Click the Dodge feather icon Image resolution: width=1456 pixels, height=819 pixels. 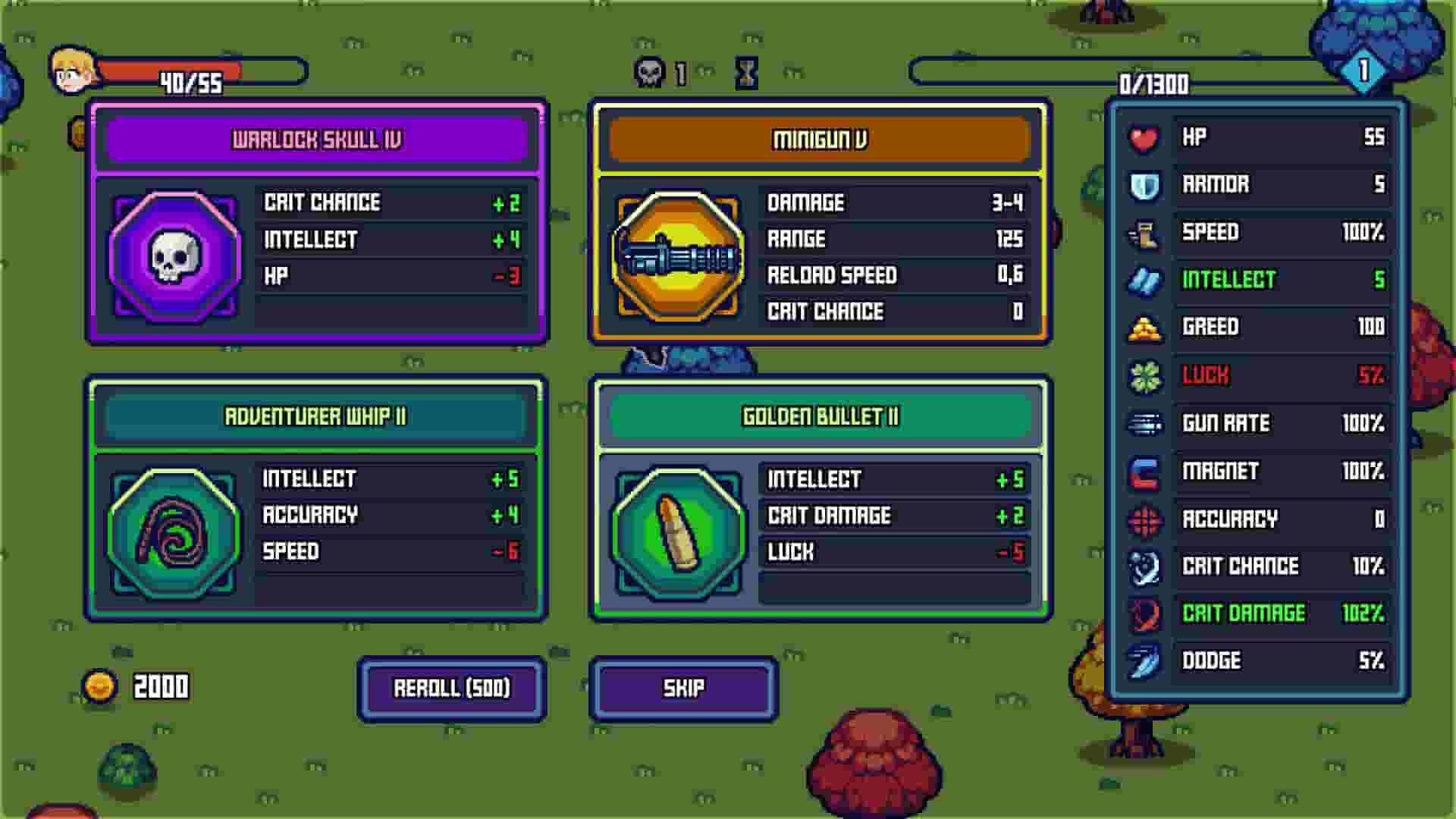point(1145,661)
